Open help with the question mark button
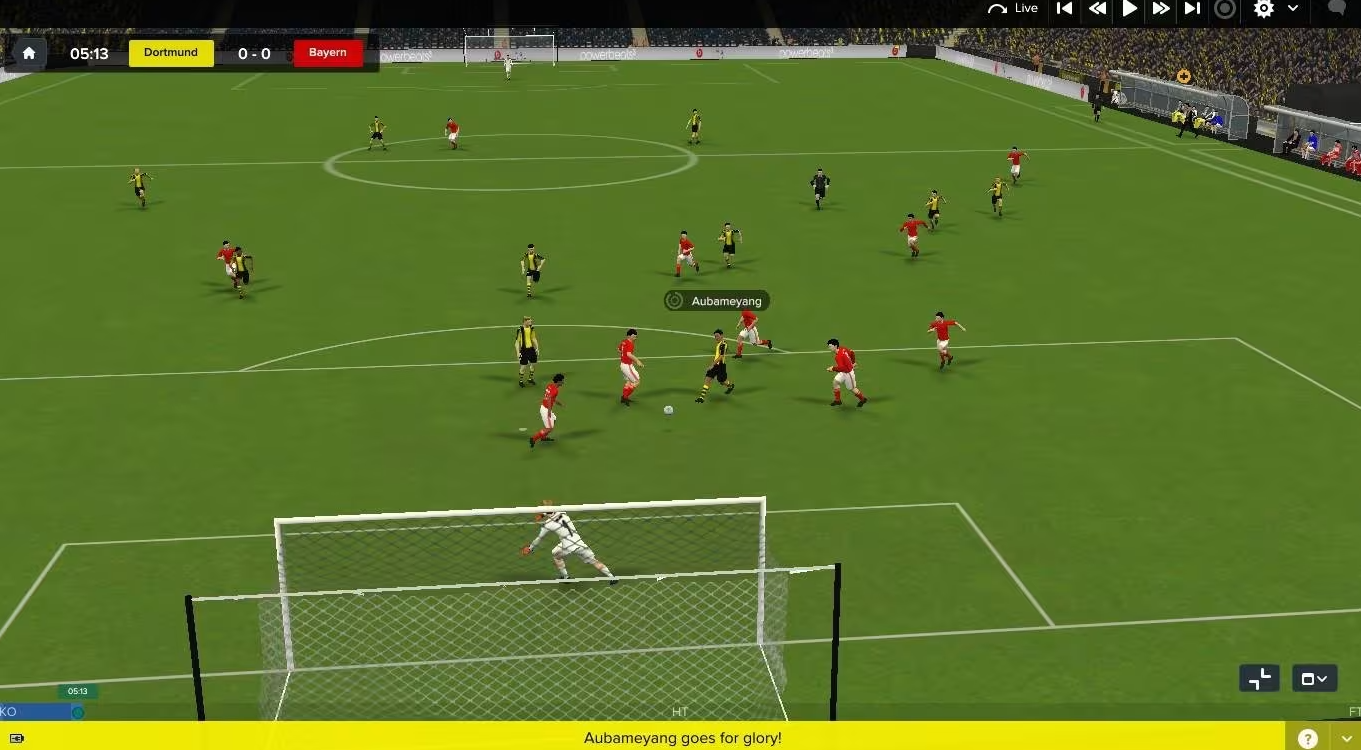 pos(1307,737)
